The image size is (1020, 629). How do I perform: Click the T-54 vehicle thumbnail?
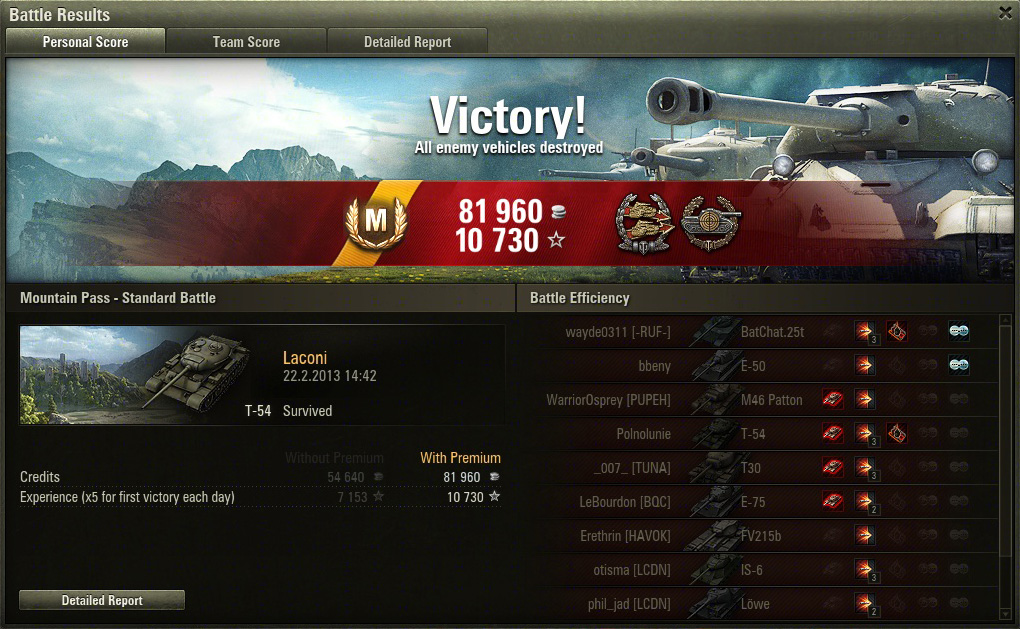128,374
